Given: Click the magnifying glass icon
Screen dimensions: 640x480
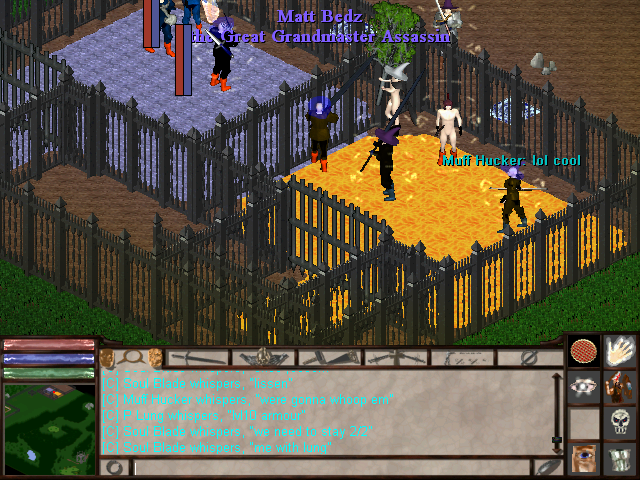Looking at the screenshot, I should [x=131, y=357].
